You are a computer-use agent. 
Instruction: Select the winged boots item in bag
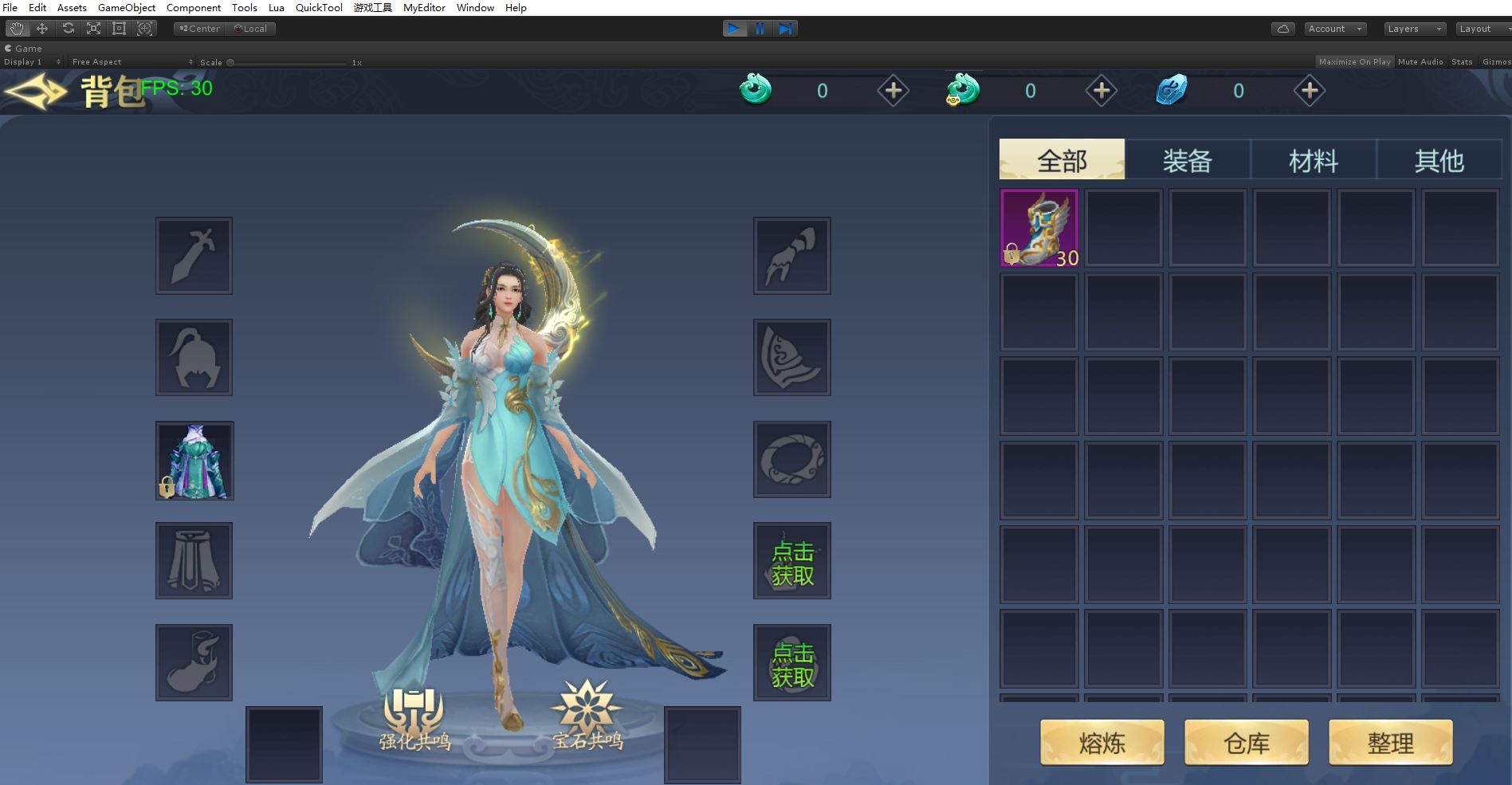tap(1039, 228)
